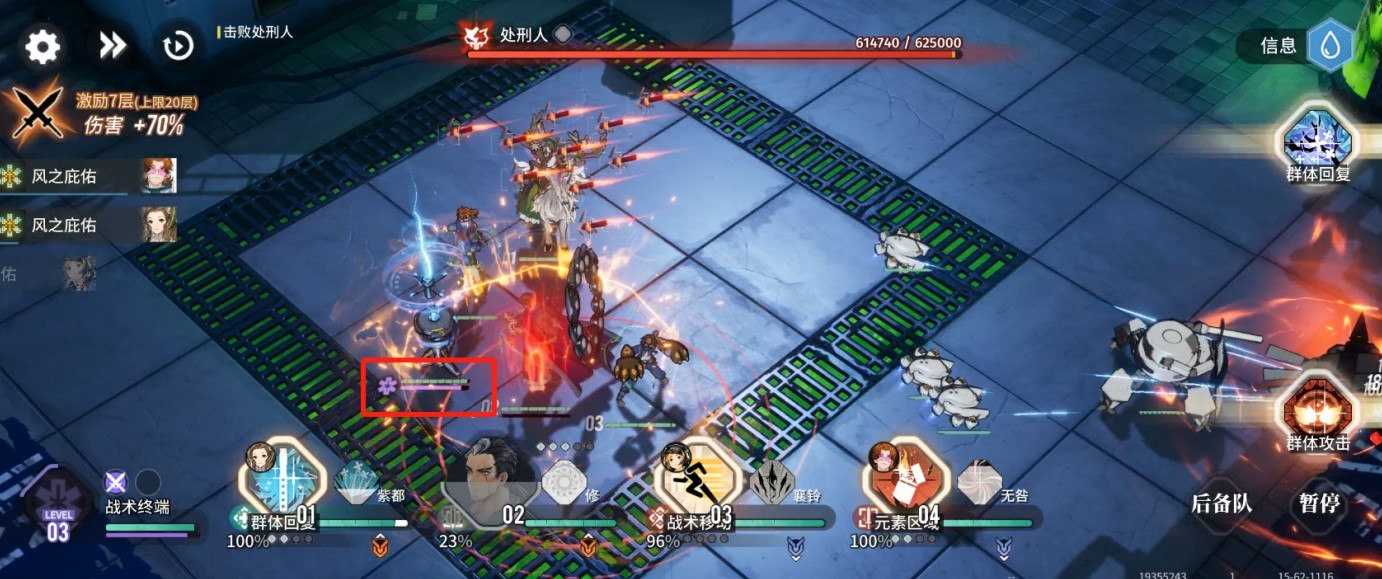Open the gear settings menu
This screenshot has width=1382, height=579.
pyautogui.click(x=43, y=46)
